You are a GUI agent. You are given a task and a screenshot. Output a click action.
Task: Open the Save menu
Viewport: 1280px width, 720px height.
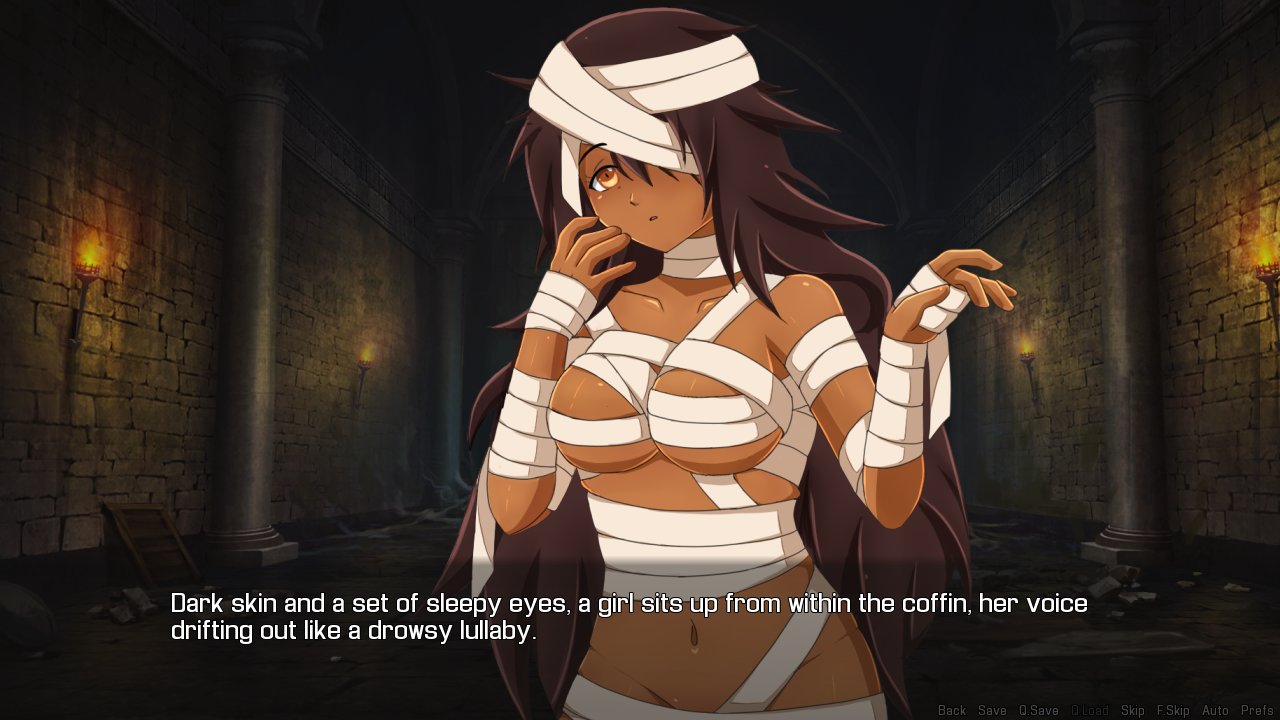(x=992, y=711)
